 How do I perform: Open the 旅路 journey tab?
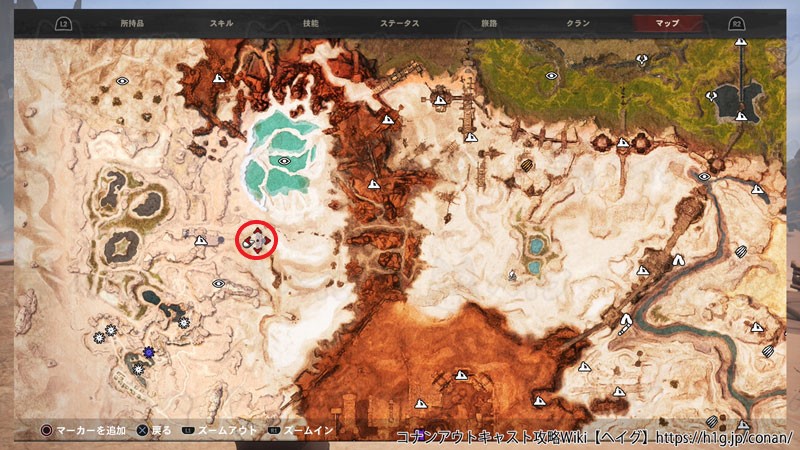487,22
